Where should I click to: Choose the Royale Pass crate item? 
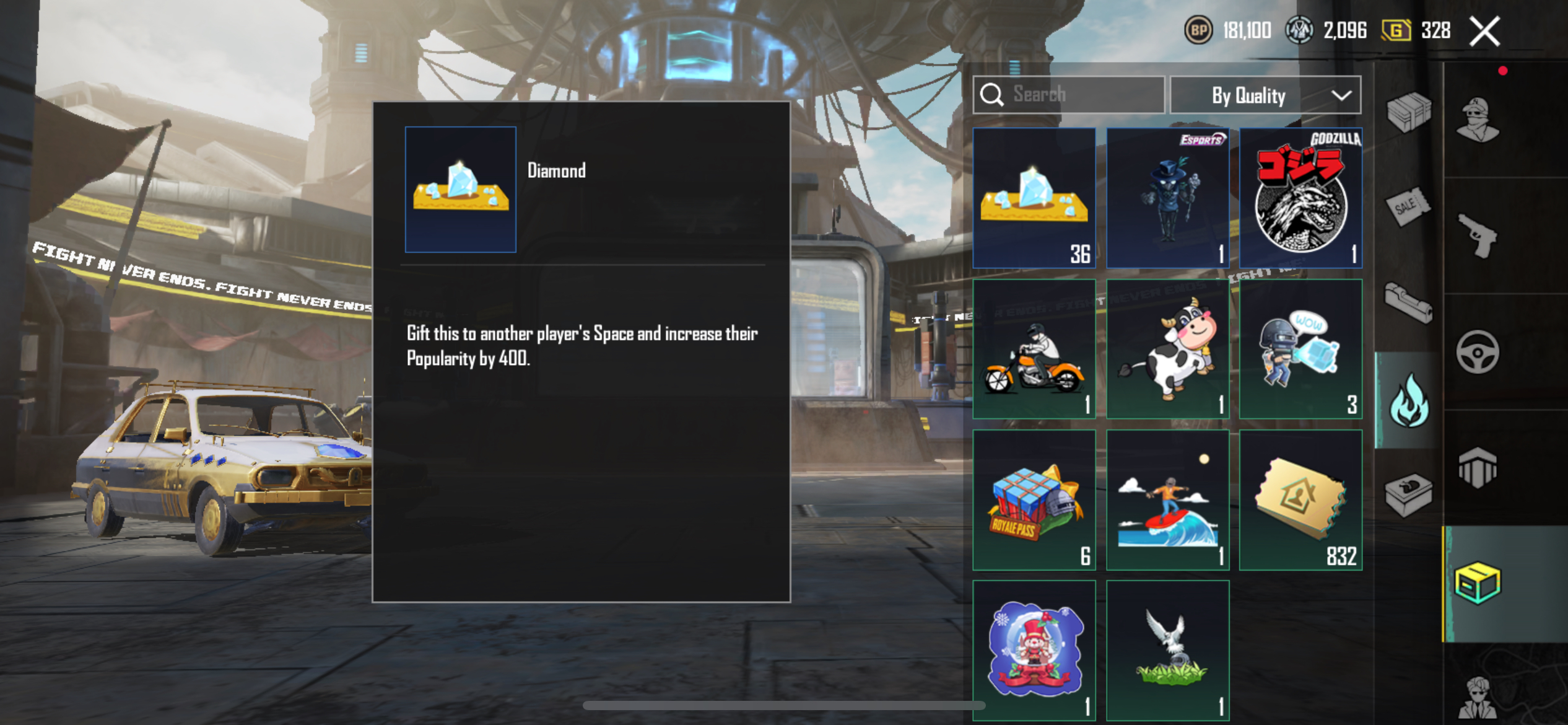(x=1034, y=499)
